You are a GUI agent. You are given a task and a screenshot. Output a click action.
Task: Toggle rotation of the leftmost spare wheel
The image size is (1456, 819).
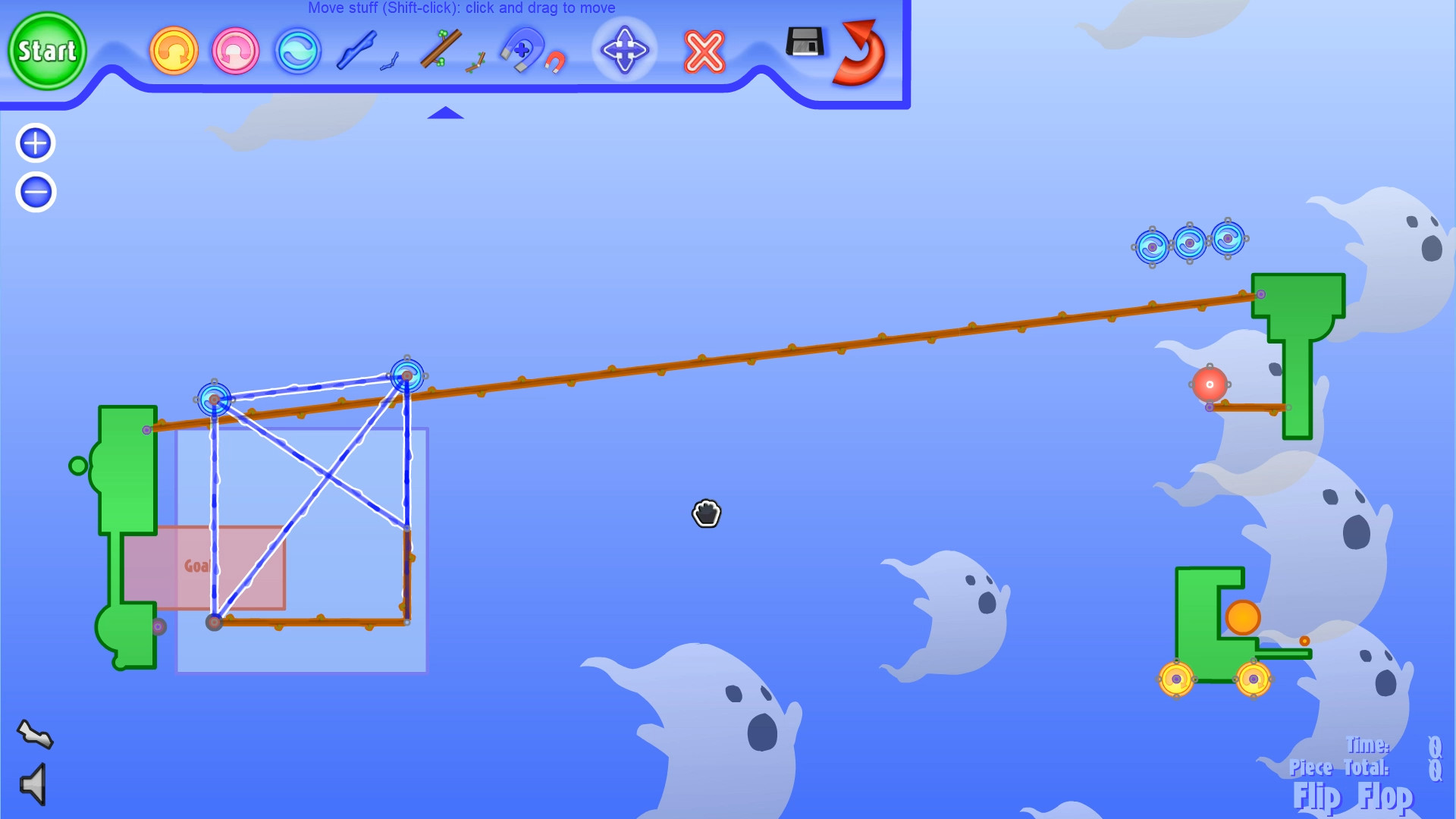1151,245
